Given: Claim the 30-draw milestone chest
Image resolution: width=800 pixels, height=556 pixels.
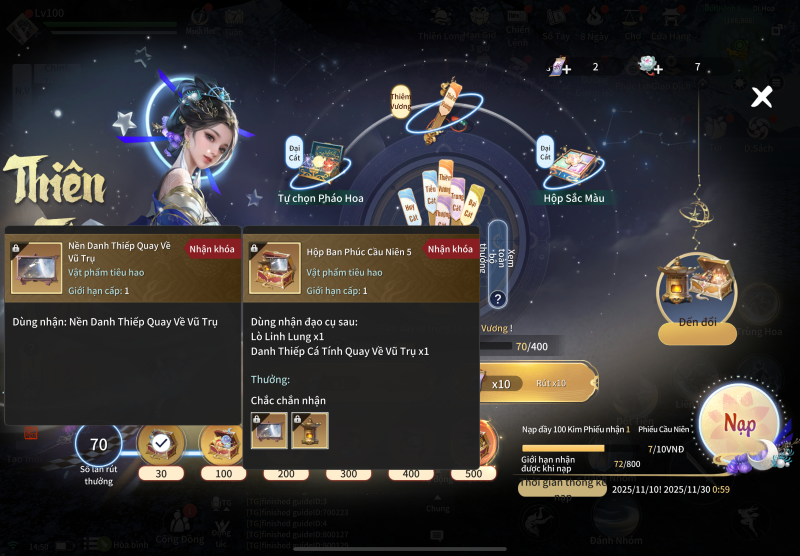Looking at the screenshot, I should pyautogui.click(x=160, y=443).
